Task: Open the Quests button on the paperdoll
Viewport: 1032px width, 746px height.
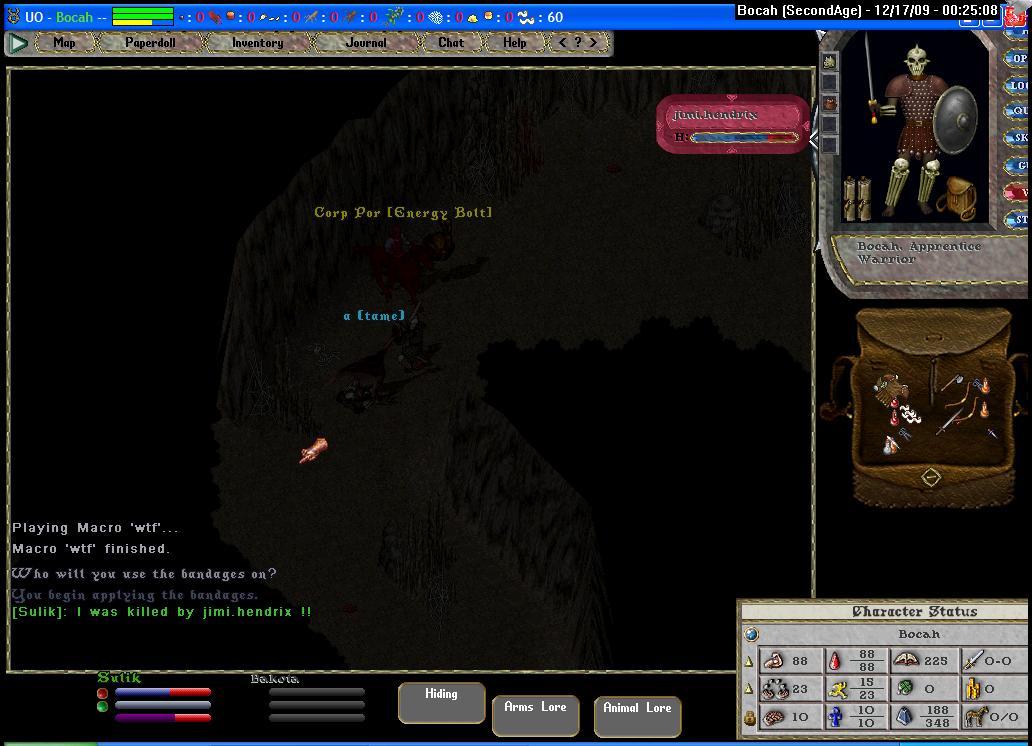Action: (1019, 112)
